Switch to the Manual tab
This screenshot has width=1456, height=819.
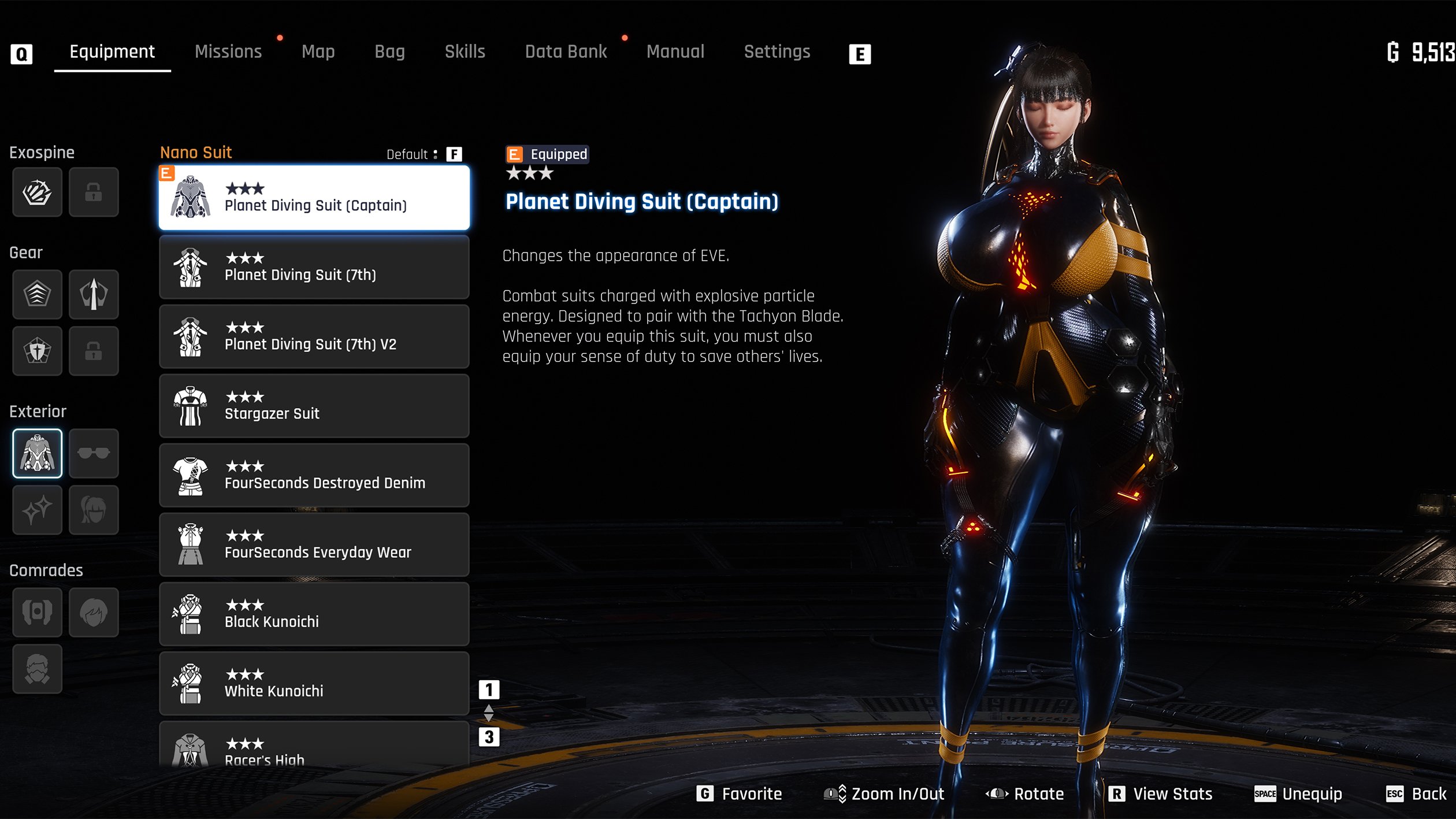pos(675,52)
